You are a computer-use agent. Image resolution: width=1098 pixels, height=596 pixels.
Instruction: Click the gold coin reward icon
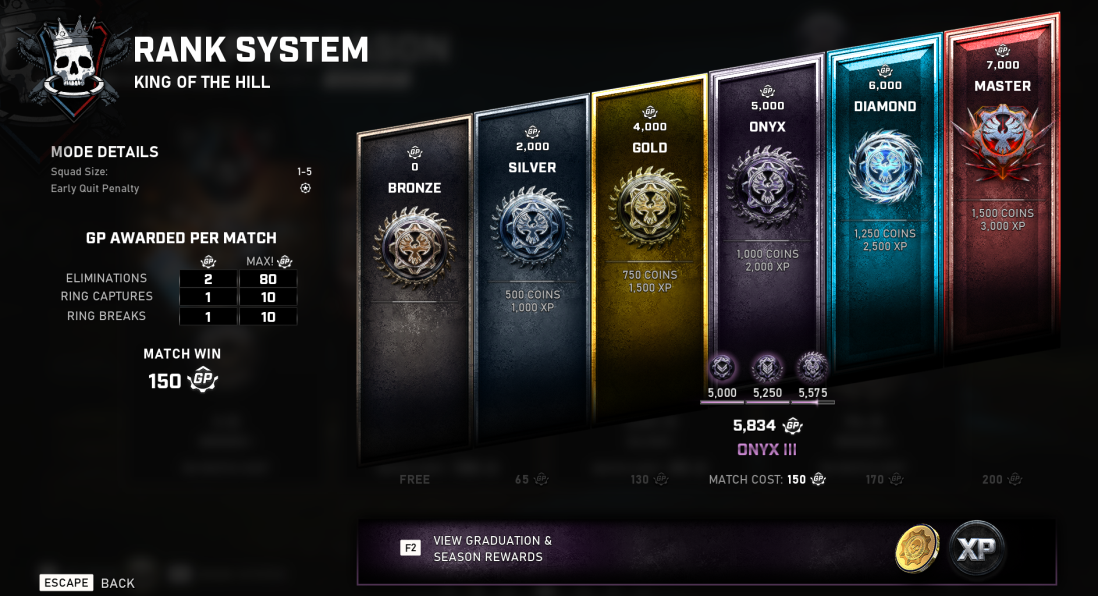917,549
